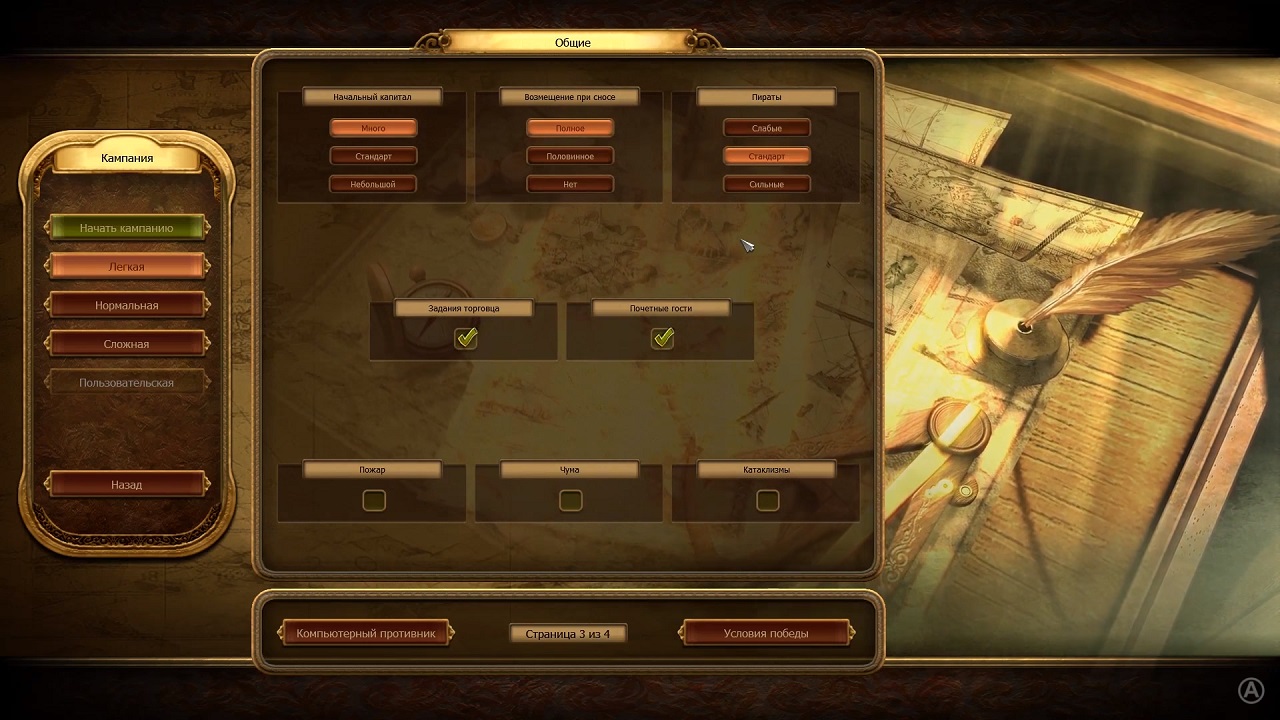Open Условия победы page
This screenshot has height=720, width=1280.
pos(766,633)
